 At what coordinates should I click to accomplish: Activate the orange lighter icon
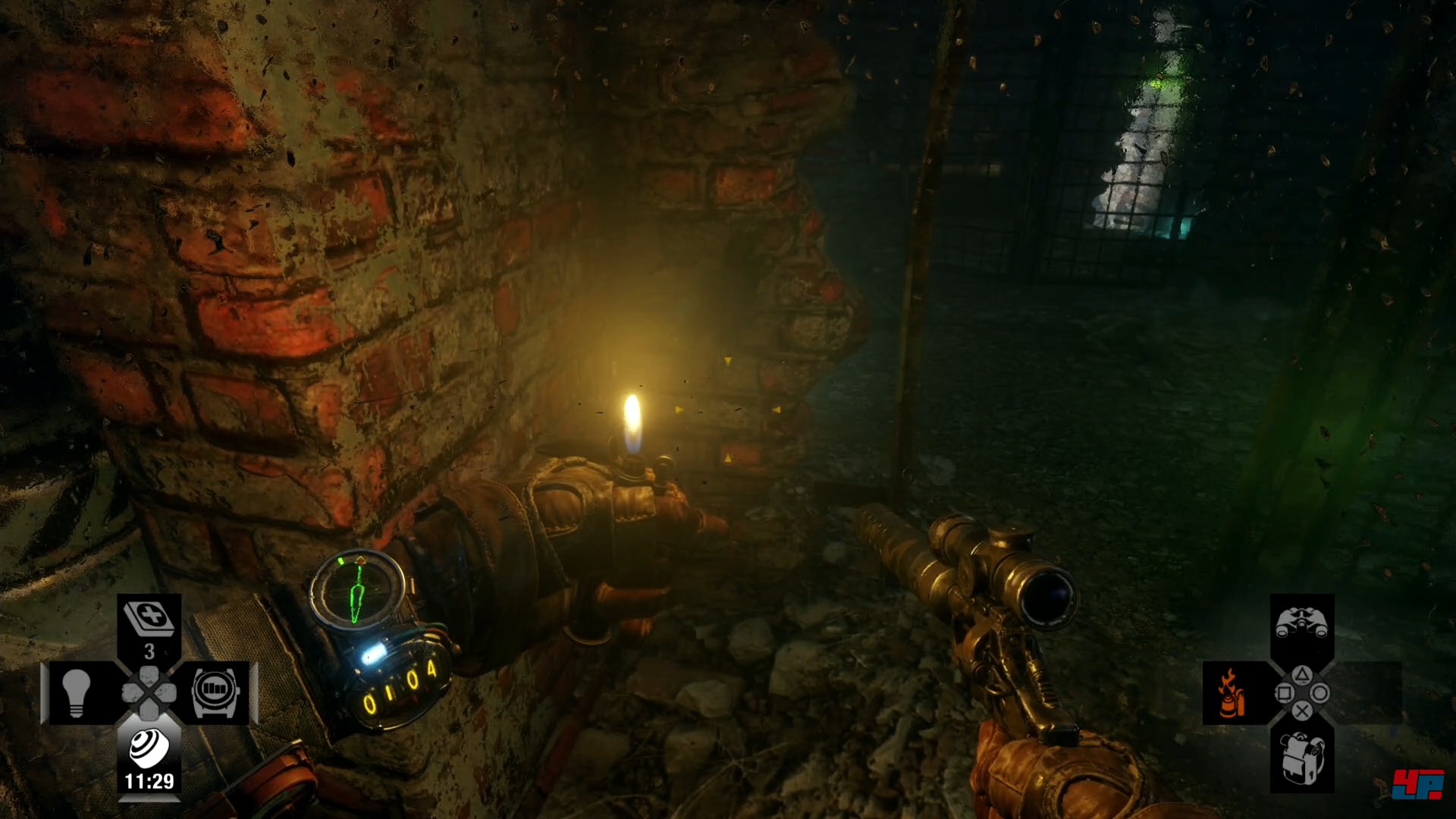pyautogui.click(x=1230, y=693)
